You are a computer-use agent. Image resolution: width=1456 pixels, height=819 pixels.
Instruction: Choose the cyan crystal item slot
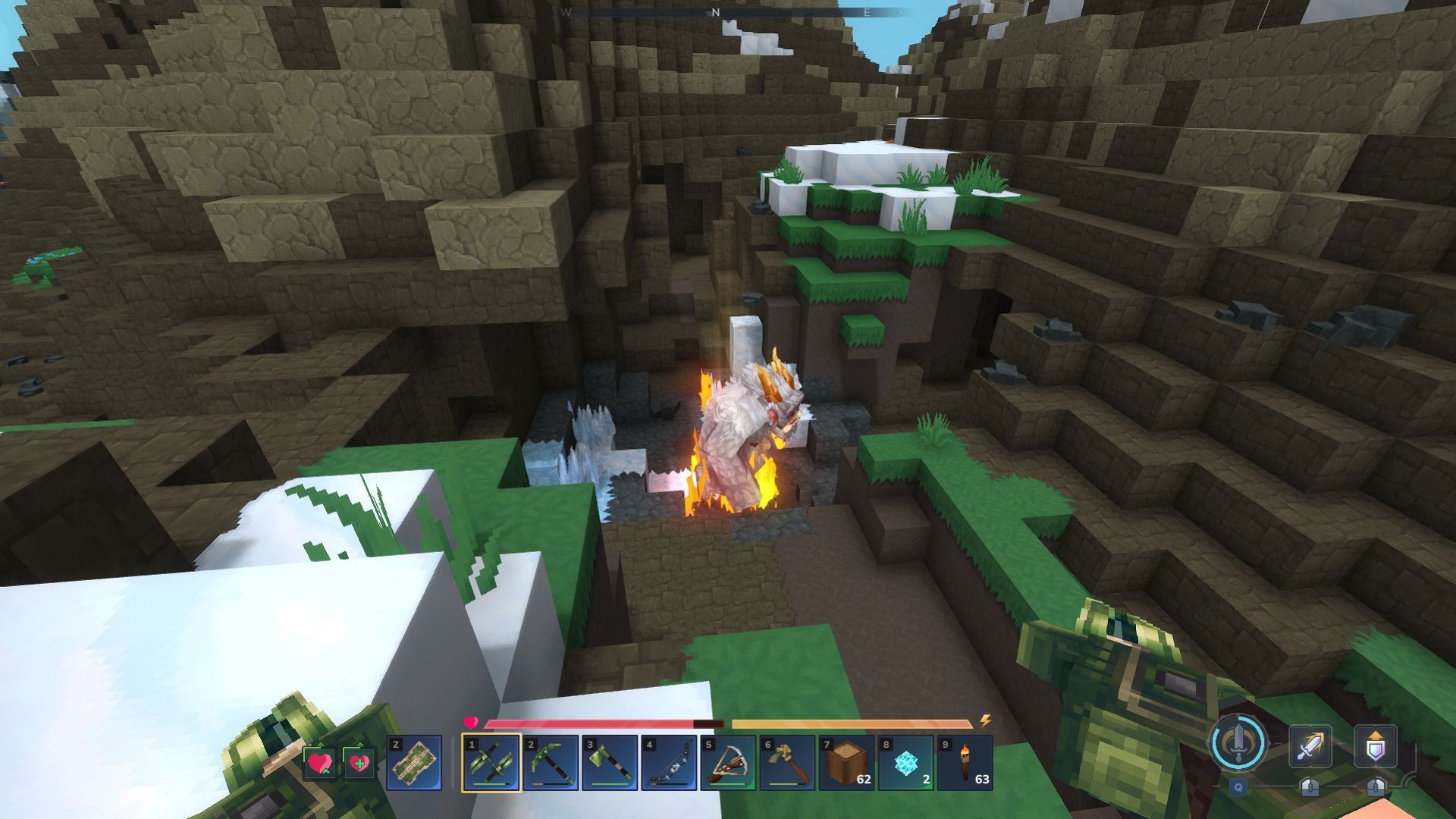(905, 763)
